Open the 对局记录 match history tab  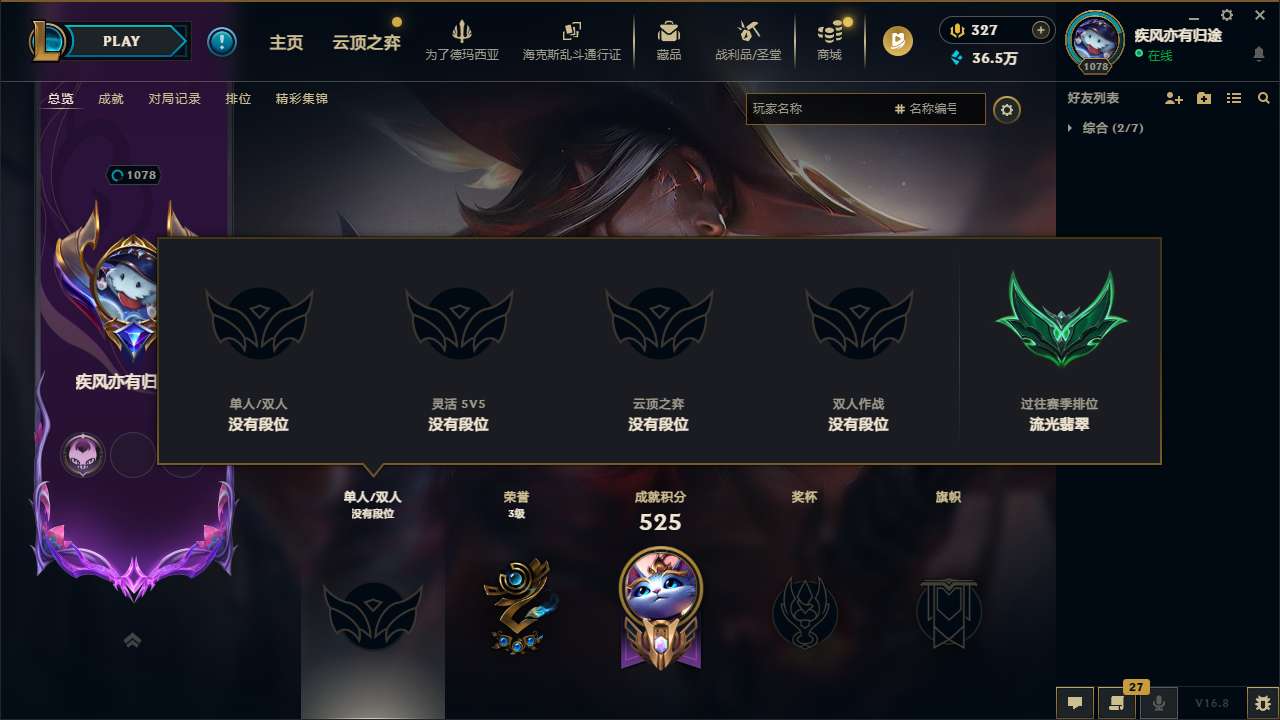[x=175, y=98]
